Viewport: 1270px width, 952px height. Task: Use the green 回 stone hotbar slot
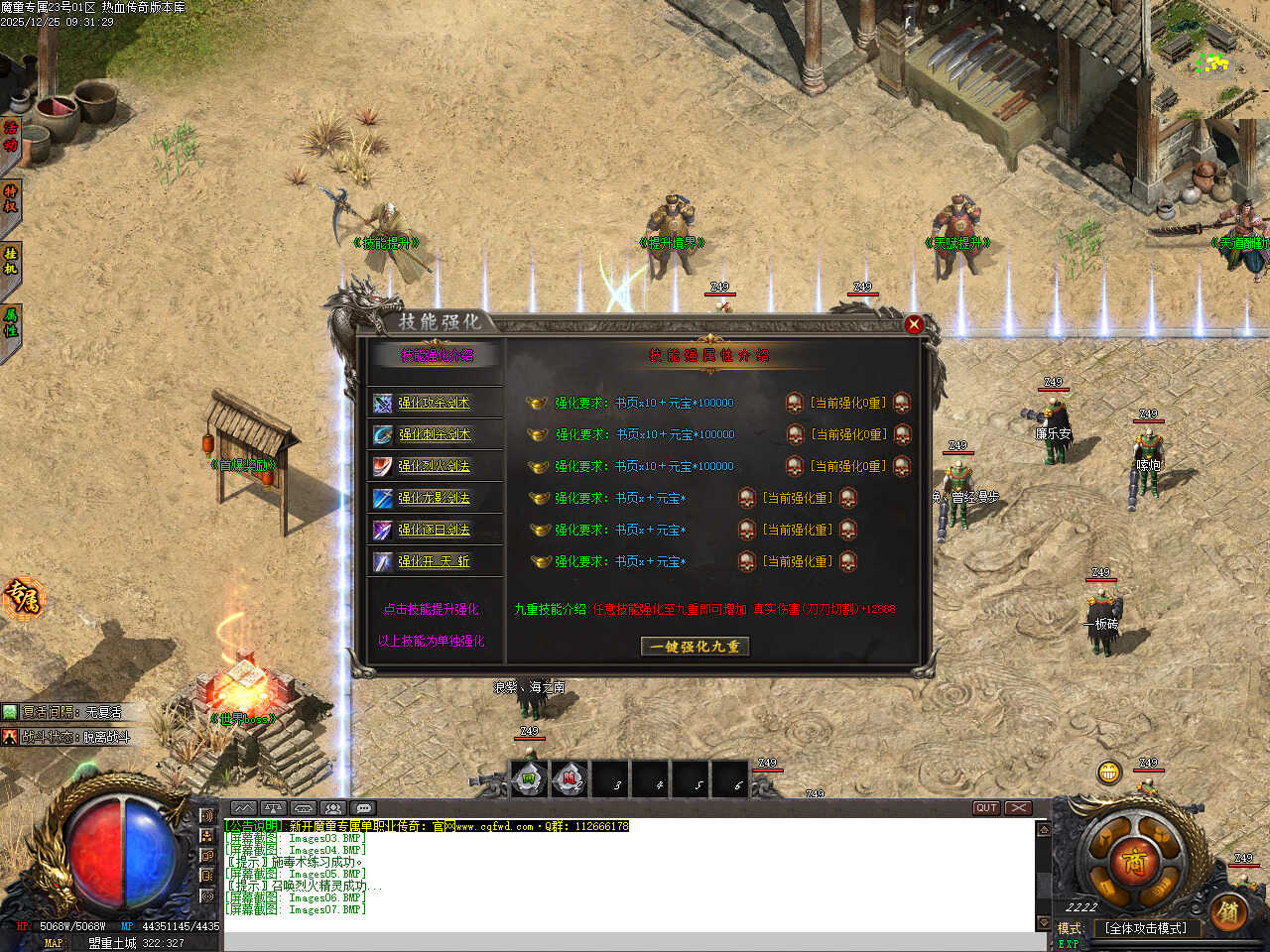530,779
